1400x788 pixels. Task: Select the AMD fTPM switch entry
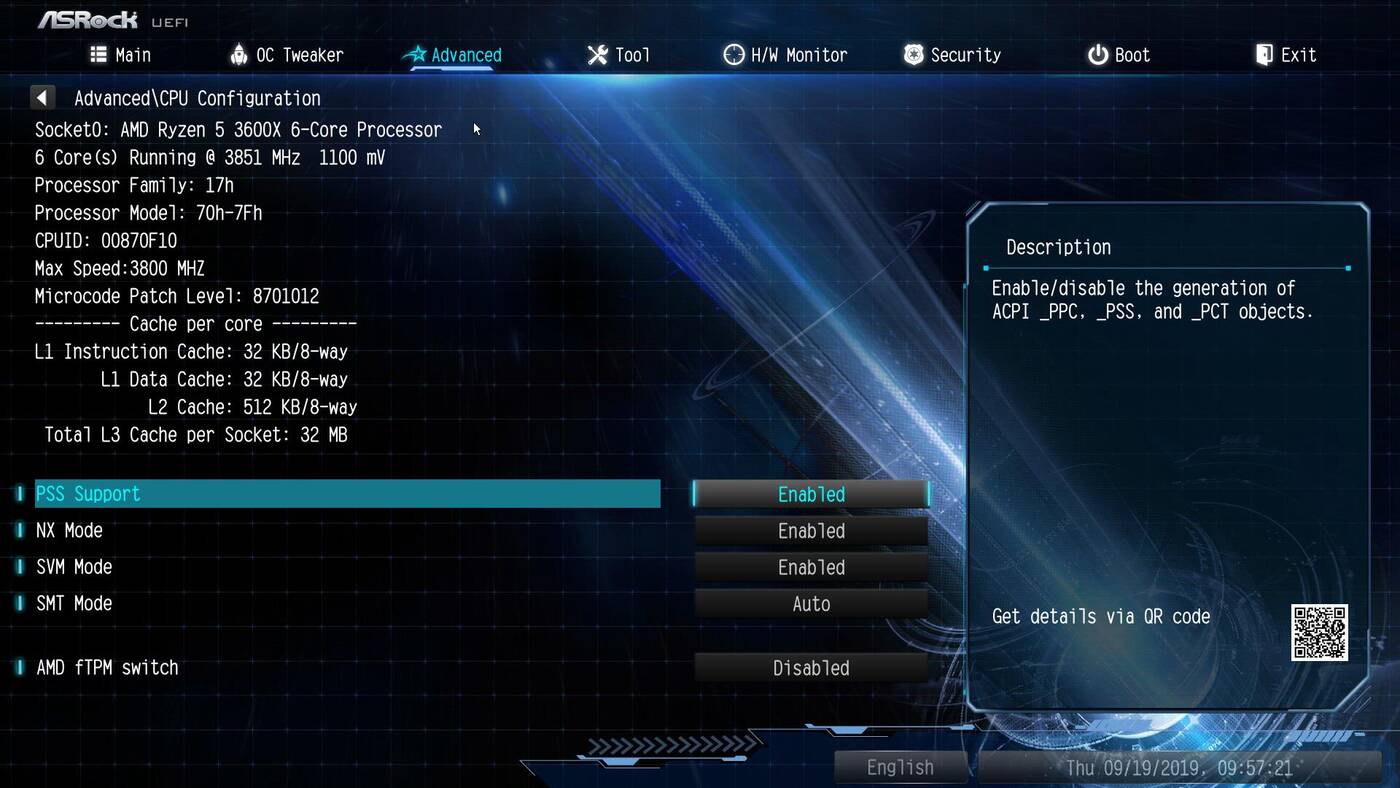[107, 668]
